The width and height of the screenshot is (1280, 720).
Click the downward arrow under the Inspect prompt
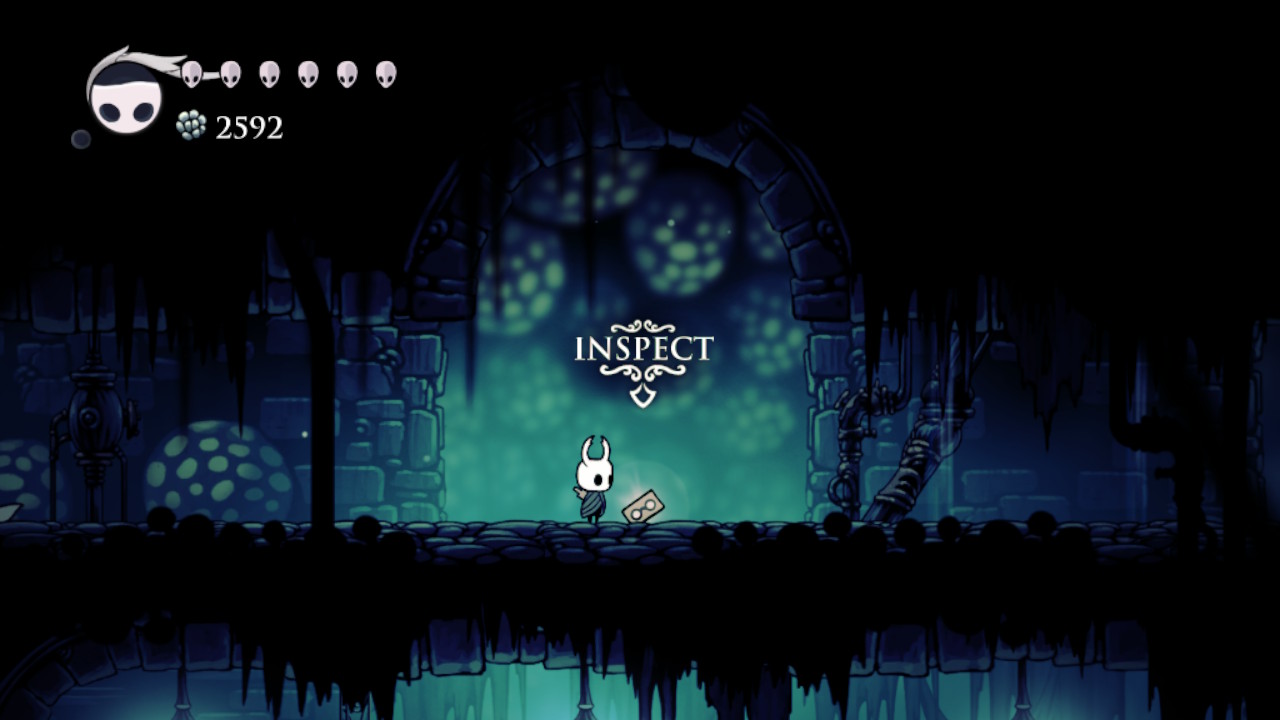[x=643, y=394]
